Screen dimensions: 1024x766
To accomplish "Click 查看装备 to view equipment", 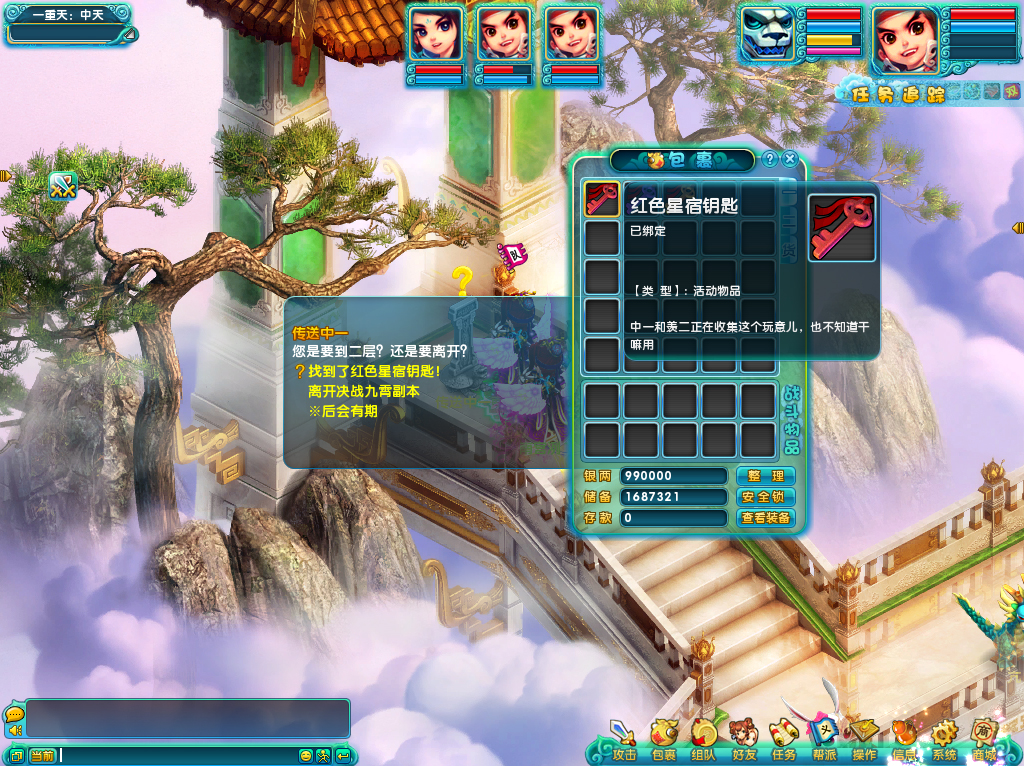I will click(x=766, y=518).
